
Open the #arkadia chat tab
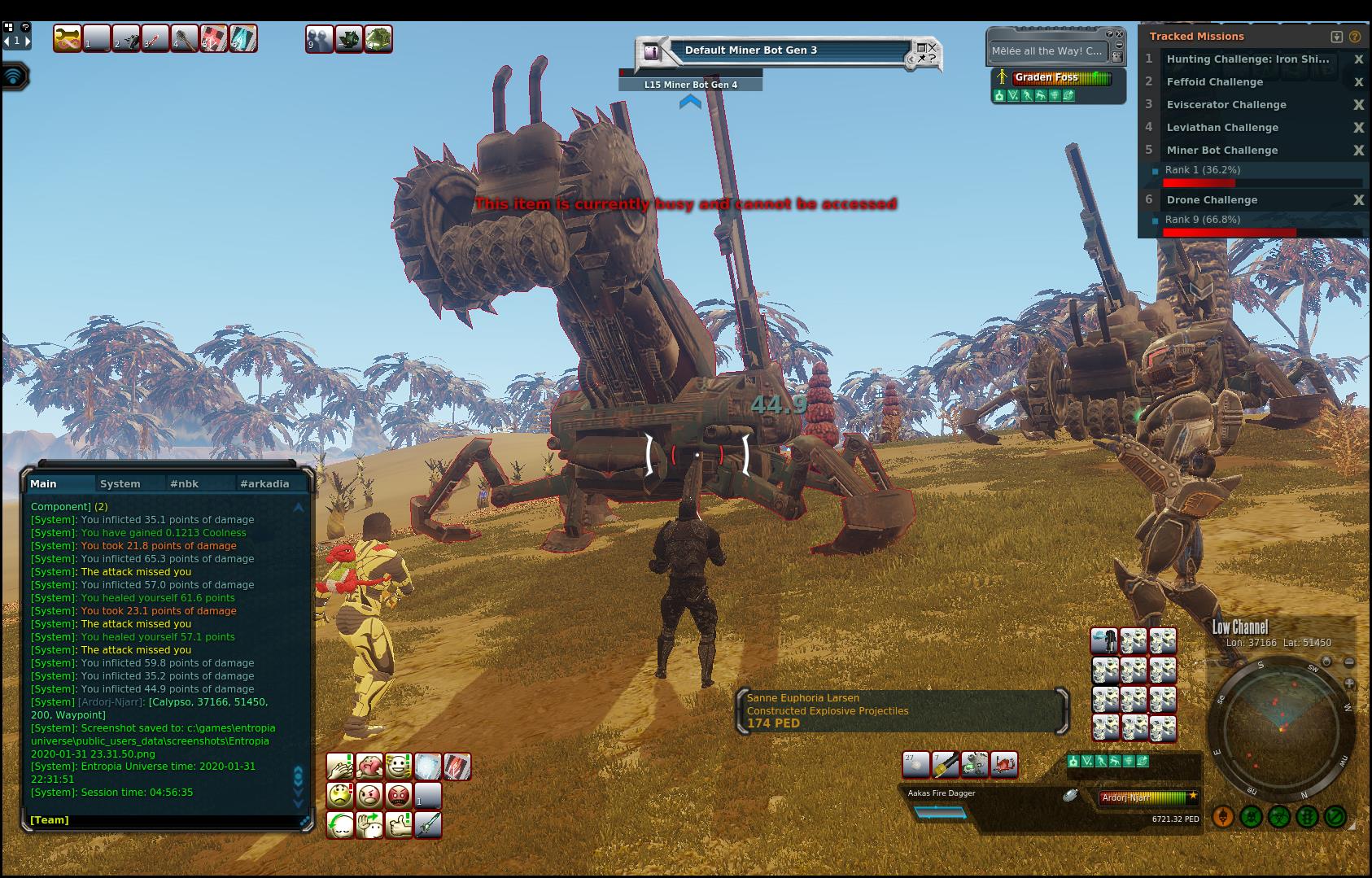click(x=264, y=483)
